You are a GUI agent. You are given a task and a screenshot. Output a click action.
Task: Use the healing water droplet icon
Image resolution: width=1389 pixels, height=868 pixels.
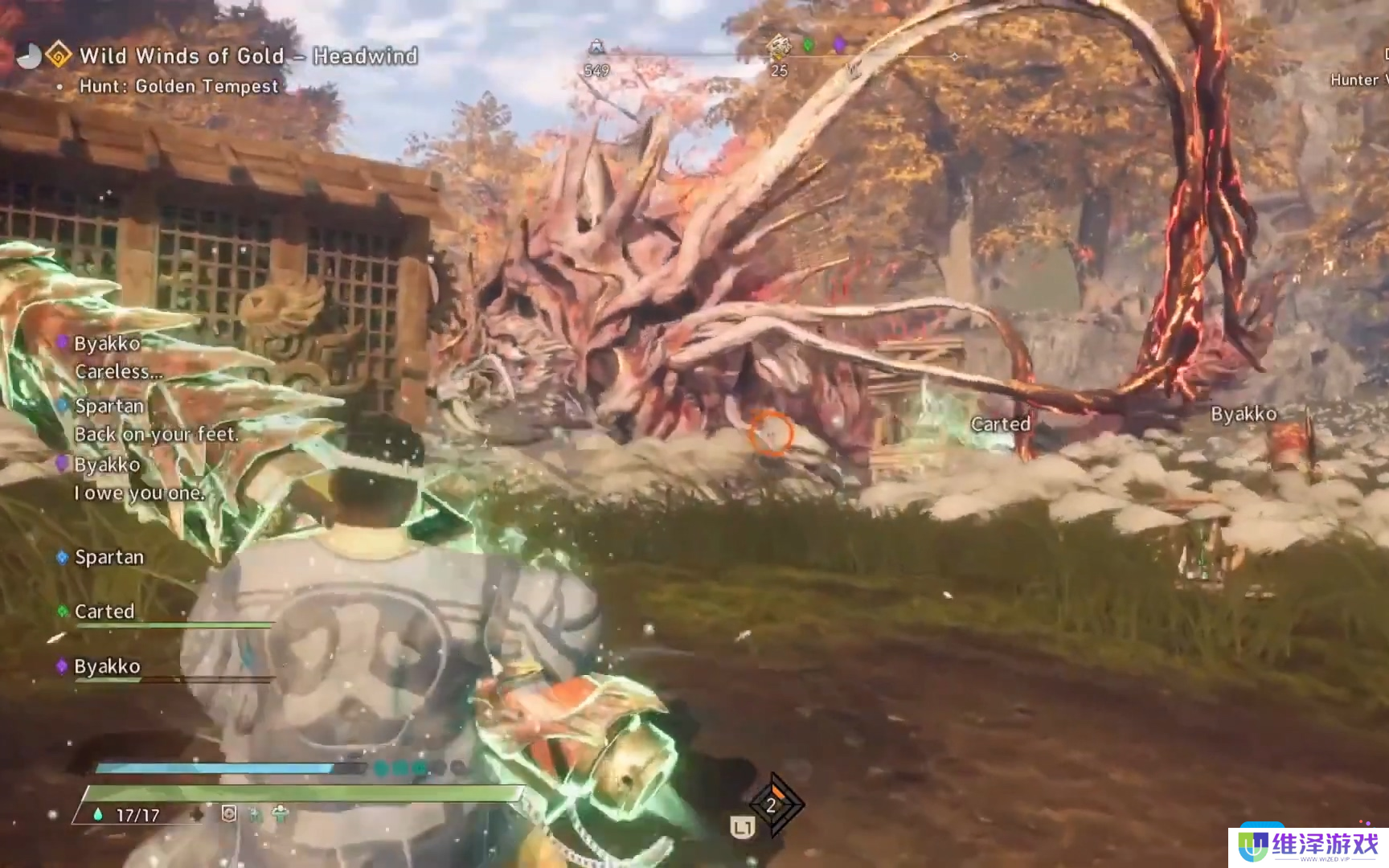coord(98,814)
